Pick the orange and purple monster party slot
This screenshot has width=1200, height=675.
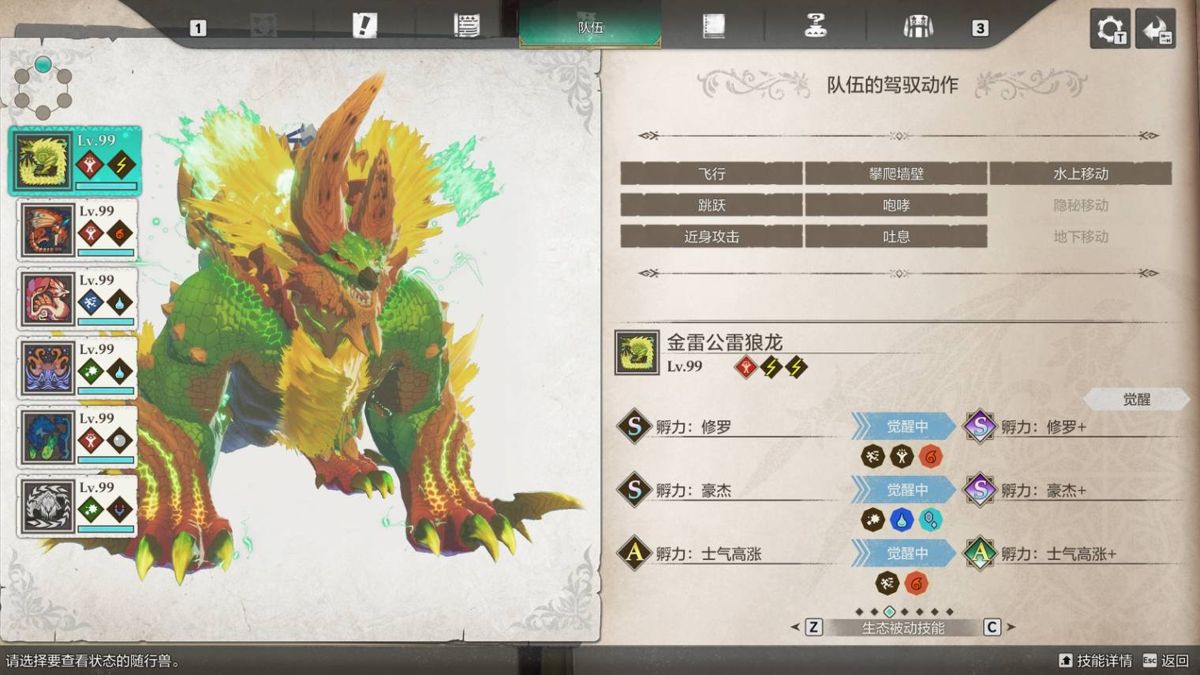click(75, 368)
